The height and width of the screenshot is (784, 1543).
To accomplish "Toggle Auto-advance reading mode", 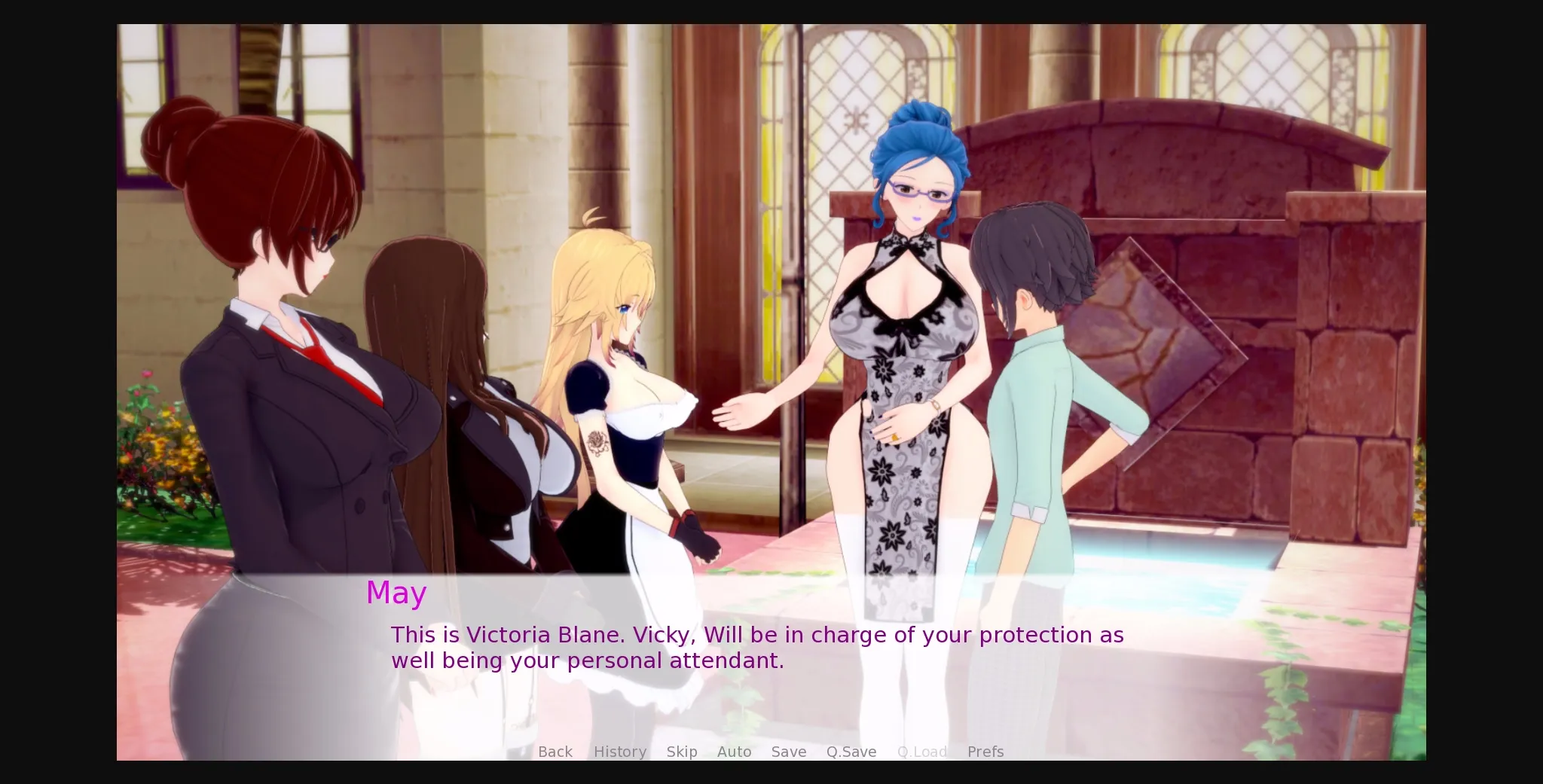I will pos(735,751).
